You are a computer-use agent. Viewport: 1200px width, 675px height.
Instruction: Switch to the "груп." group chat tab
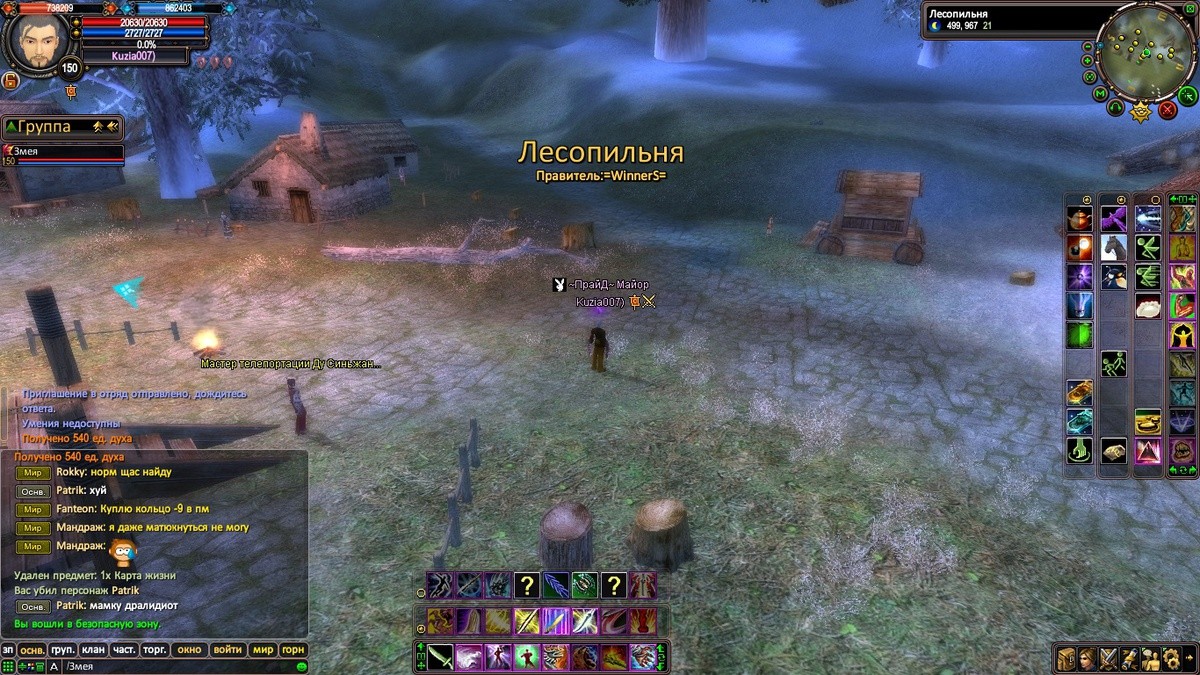(63, 650)
